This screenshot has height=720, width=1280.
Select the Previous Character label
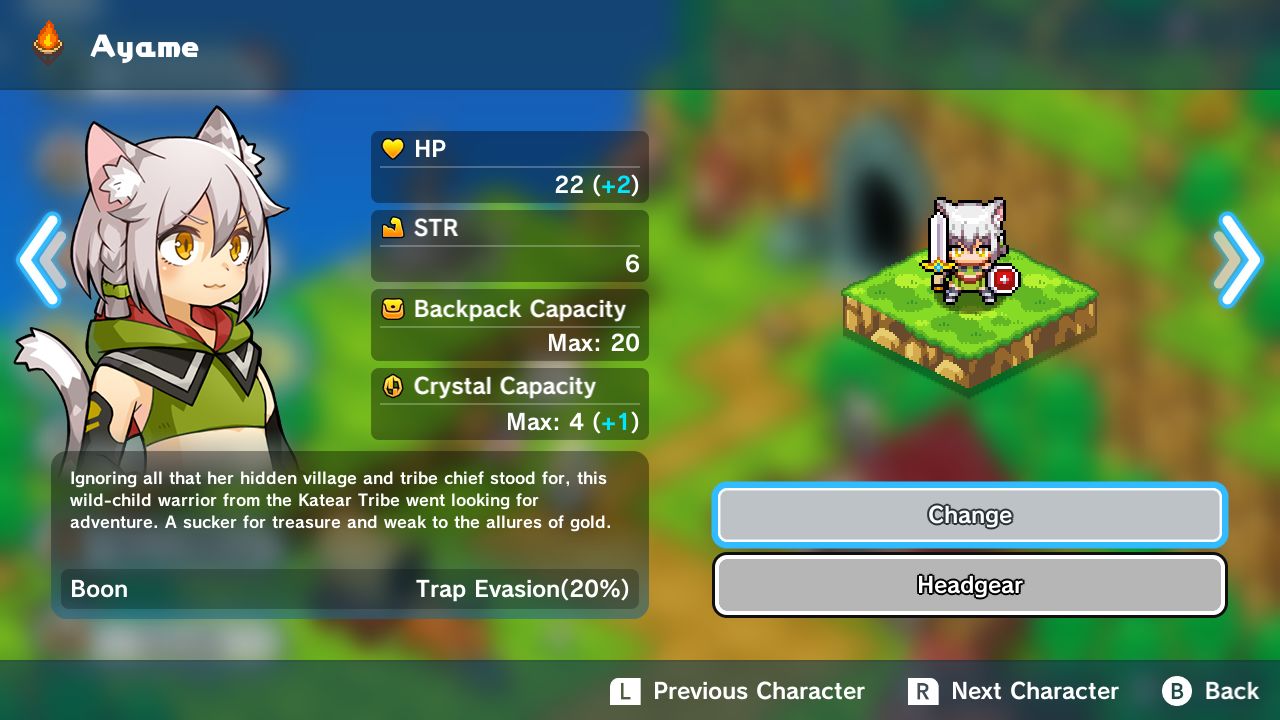(758, 690)
